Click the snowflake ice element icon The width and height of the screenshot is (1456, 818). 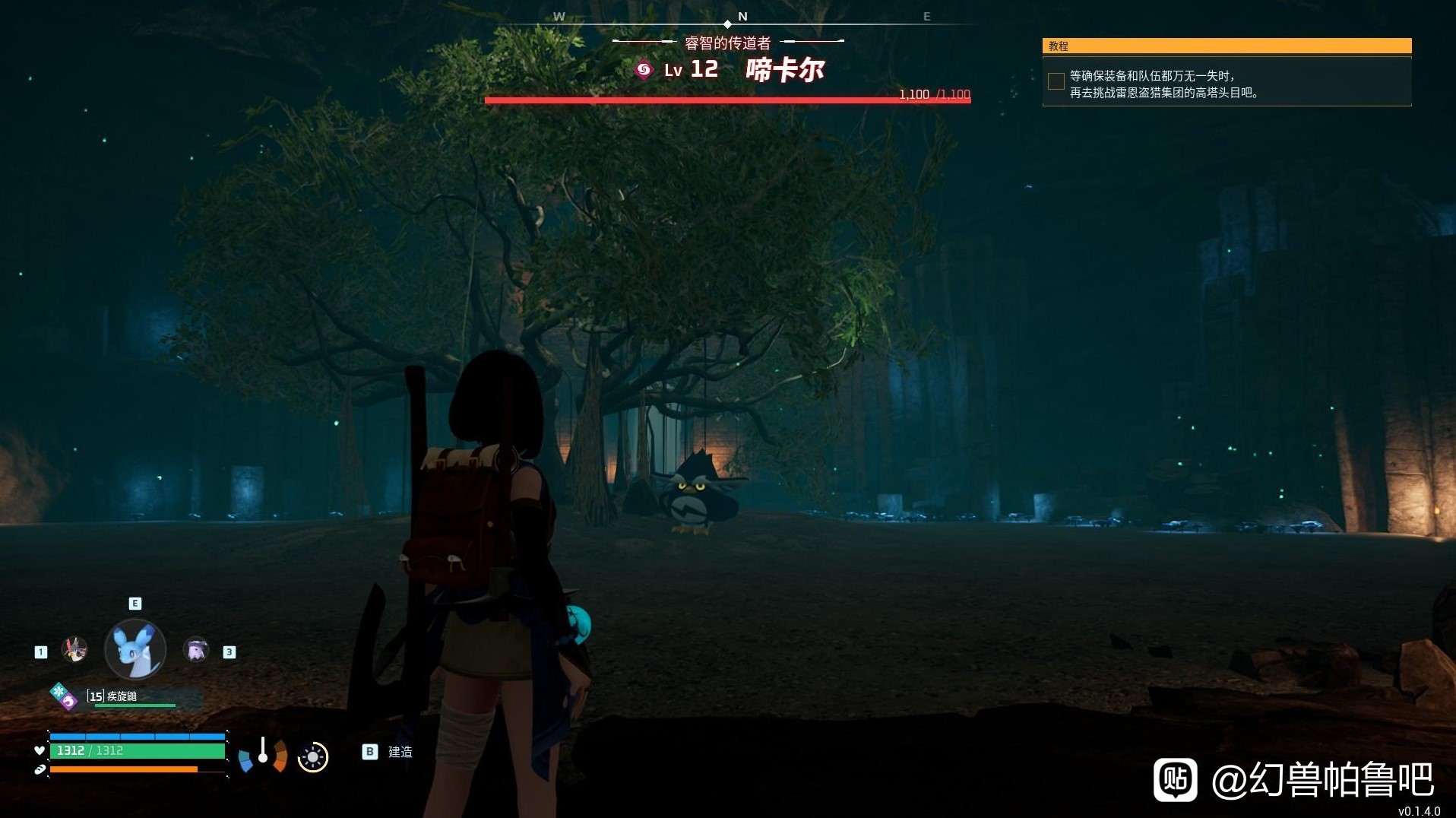pos(59,691)
